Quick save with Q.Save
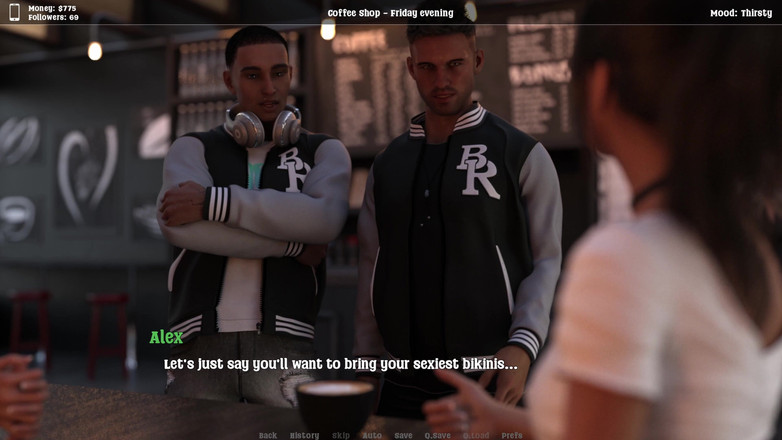782x440 pixels. coord(438,435)
